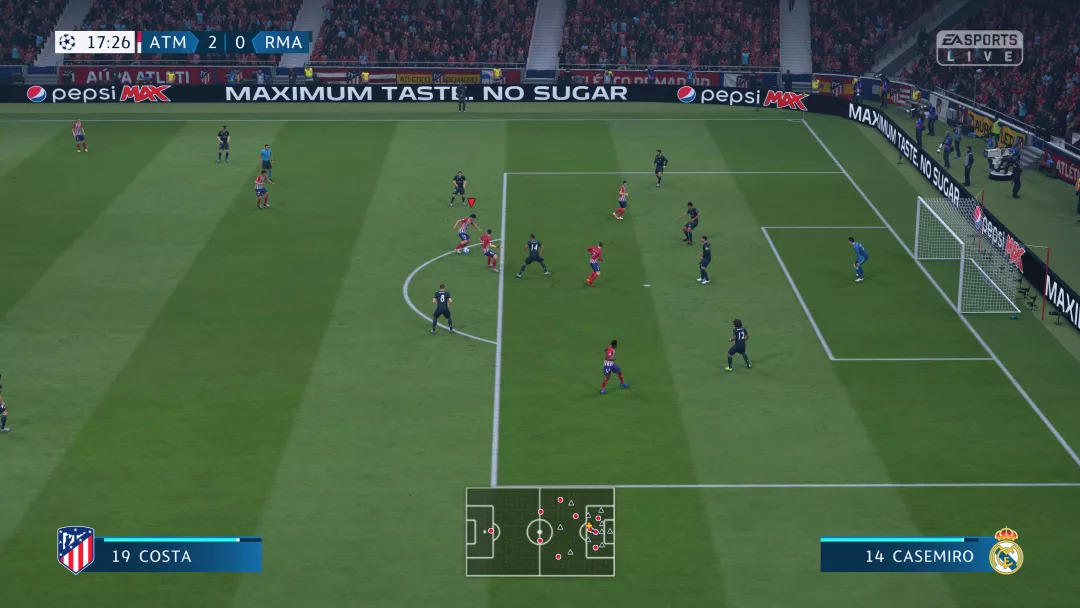Click the Real Madrid club crest
The width and height of the screenshot is (1080, 608).
point(1005,551)
